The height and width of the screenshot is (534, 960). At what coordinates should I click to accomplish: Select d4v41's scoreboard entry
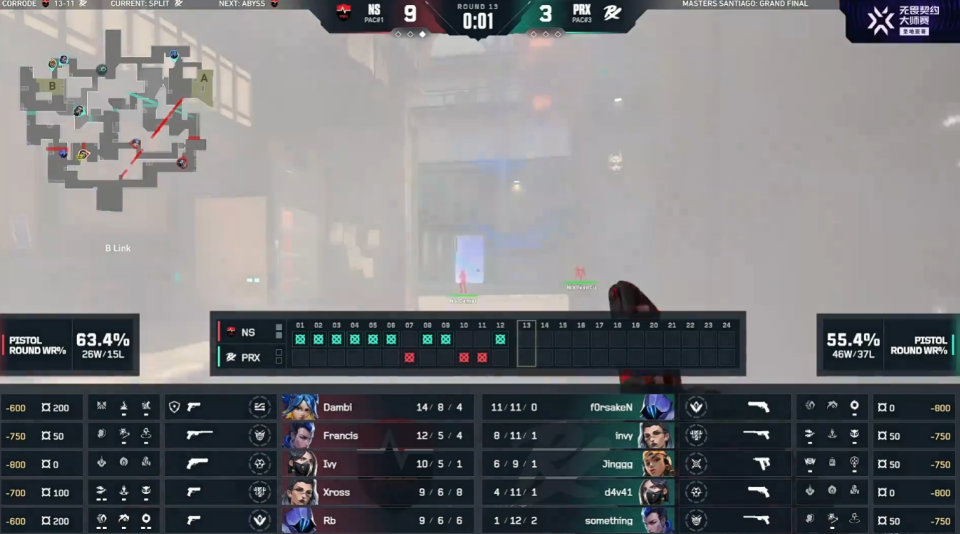click(580, 492)
